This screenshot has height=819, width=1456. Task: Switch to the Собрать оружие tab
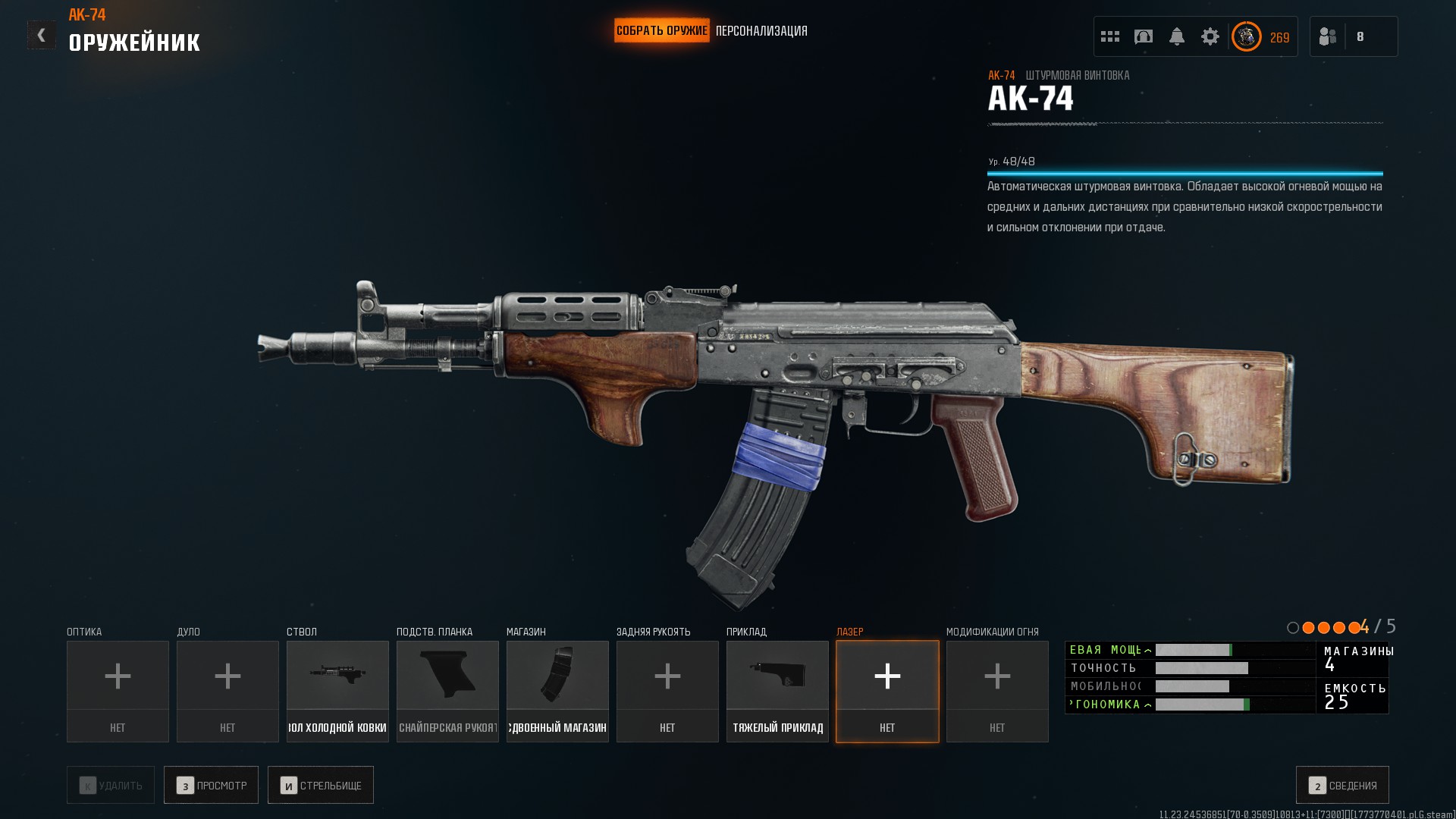pyautogui.click(x=661, y=31)
